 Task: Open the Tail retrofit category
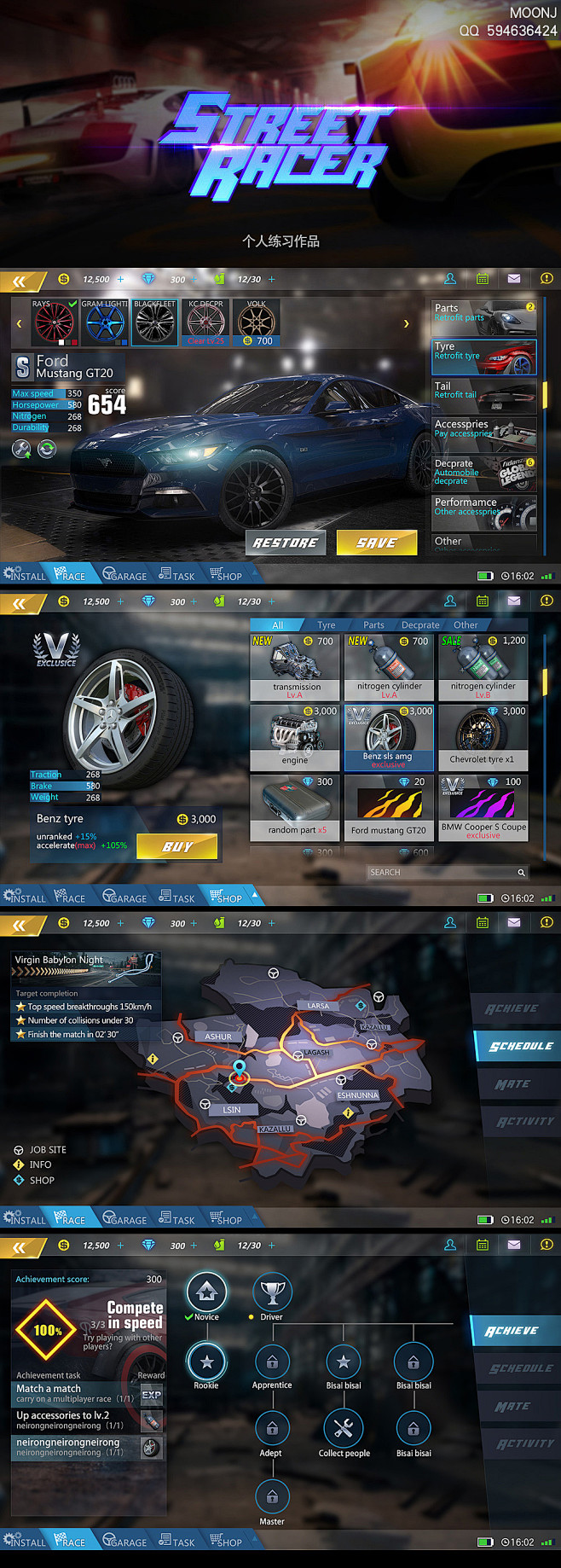pyautogui.click(x=484, y=396)
